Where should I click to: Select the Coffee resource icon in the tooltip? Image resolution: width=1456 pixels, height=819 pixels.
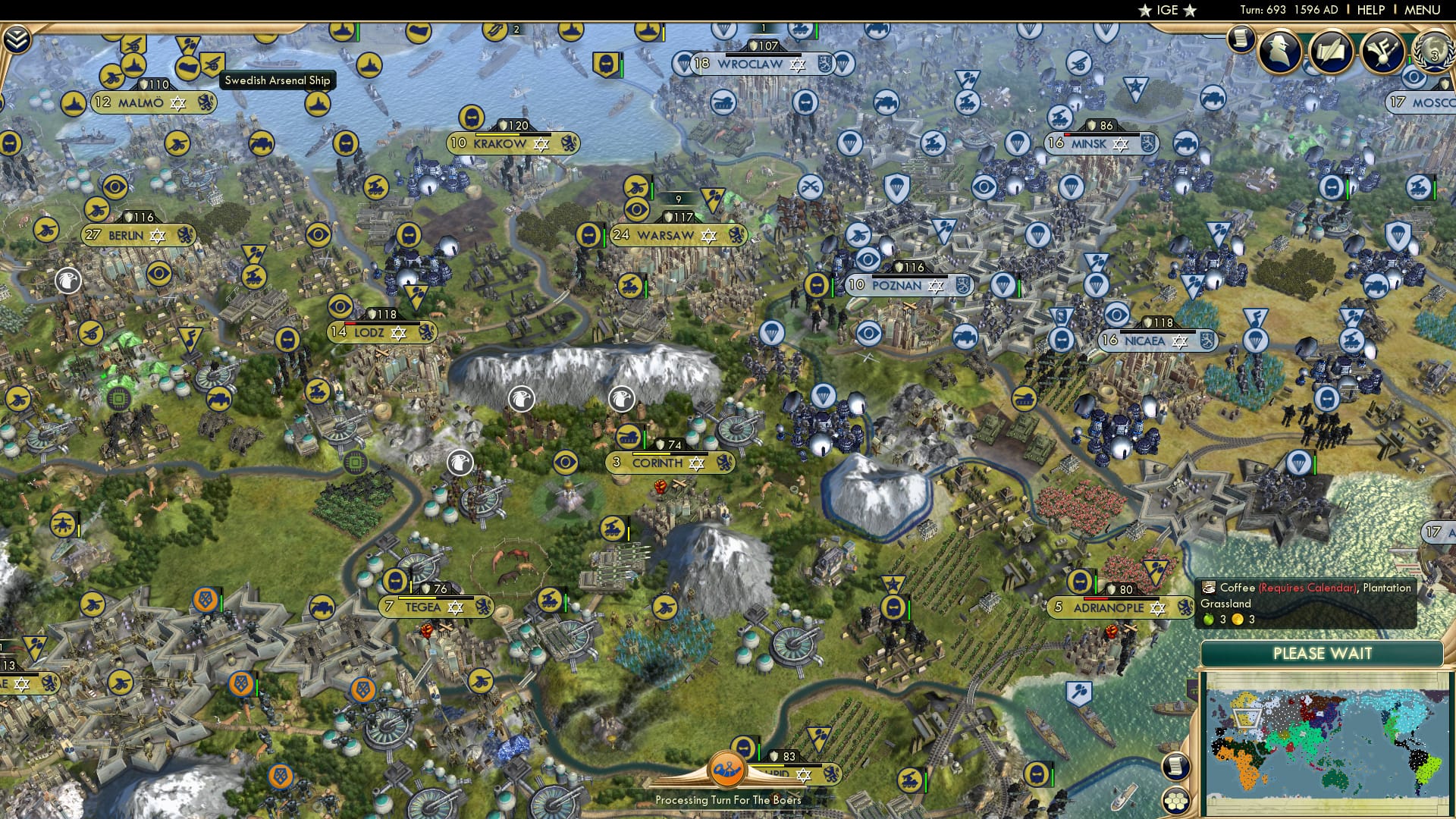point(1209,588)
